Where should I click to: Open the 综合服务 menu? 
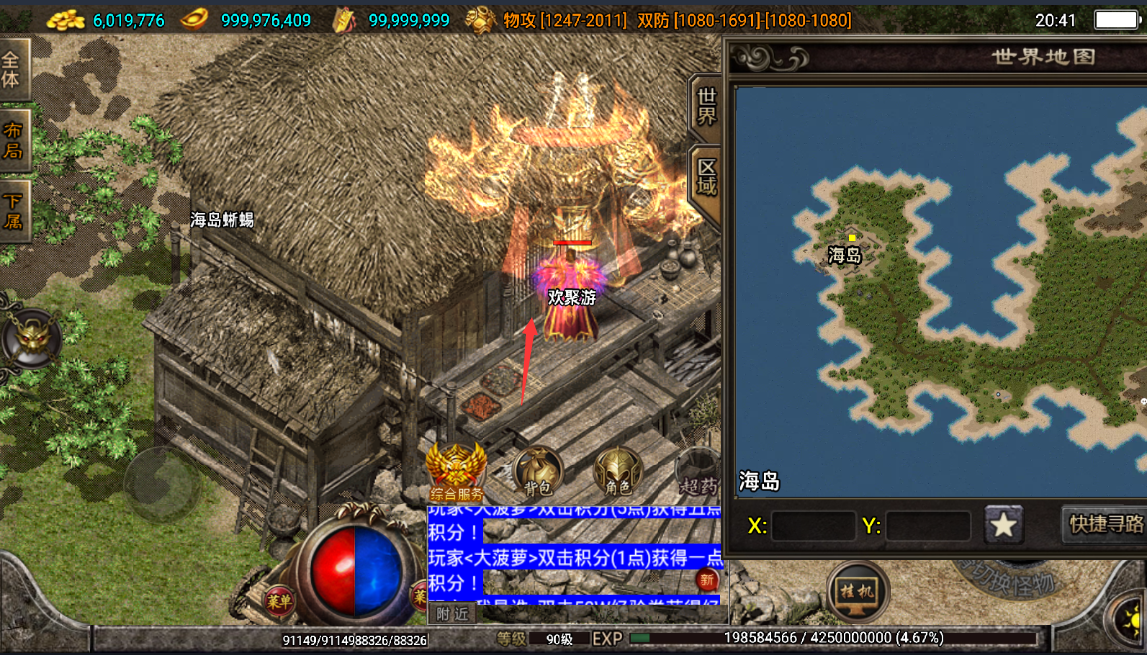coord(456,472)
